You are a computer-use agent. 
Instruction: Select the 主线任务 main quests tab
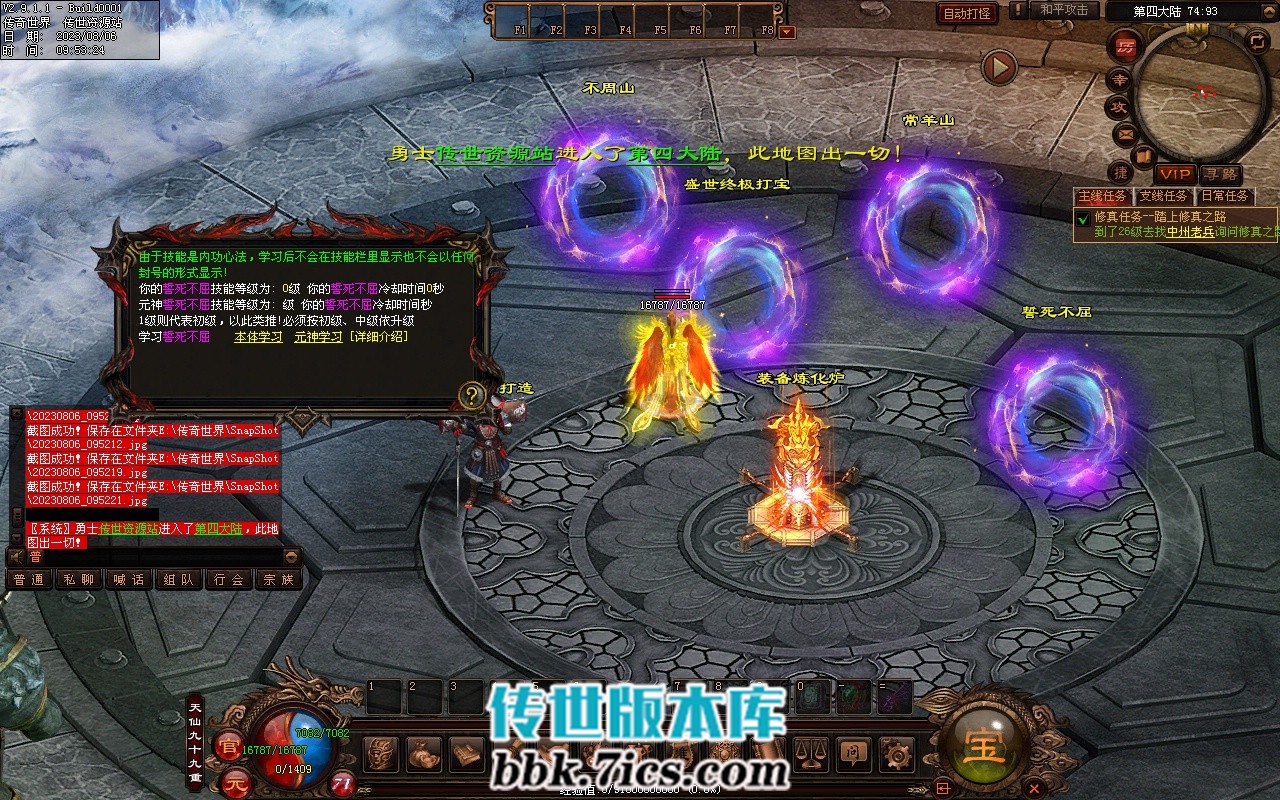click(1102, 196)
